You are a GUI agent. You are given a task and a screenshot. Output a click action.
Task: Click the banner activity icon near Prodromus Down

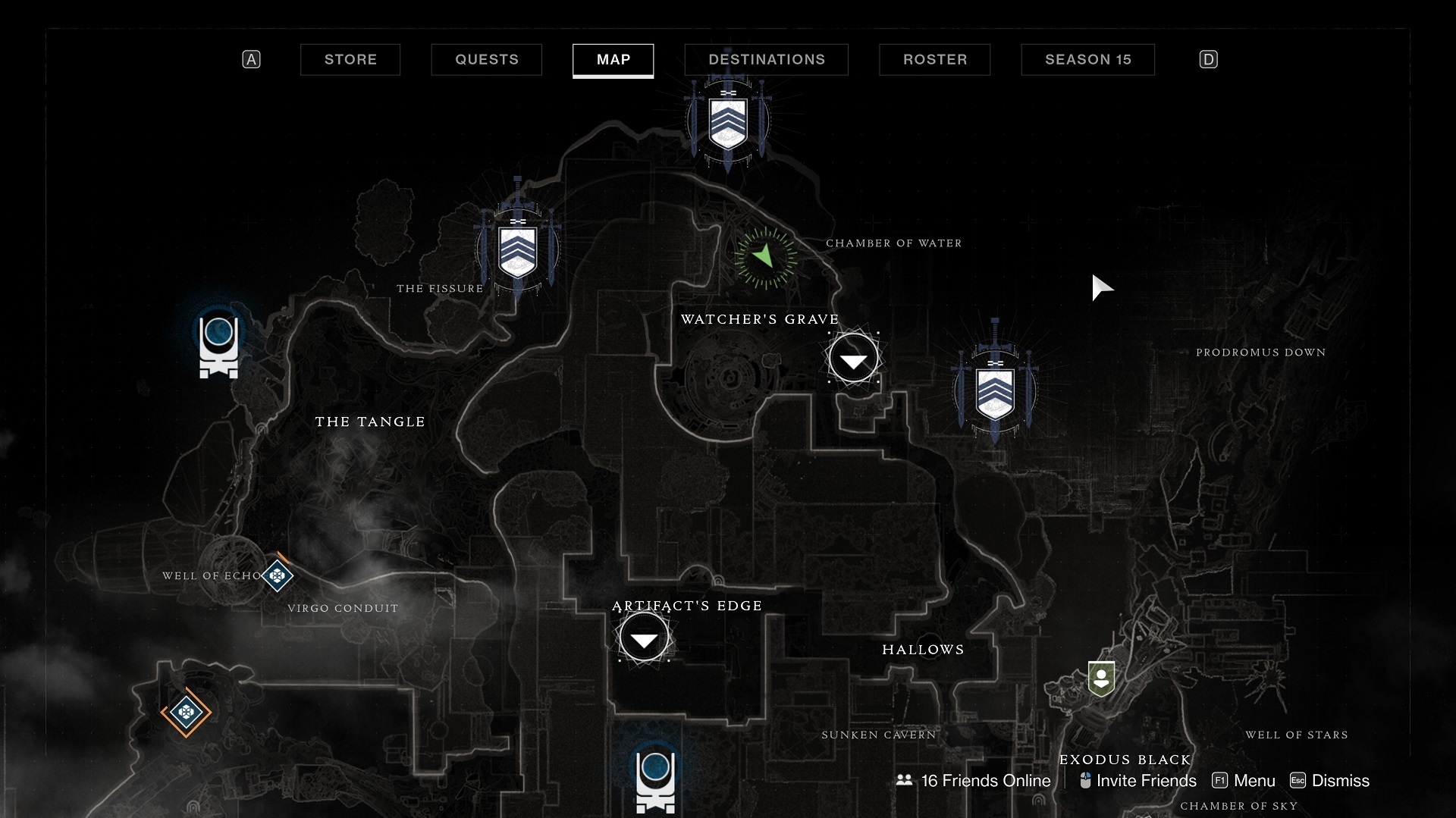995,391
